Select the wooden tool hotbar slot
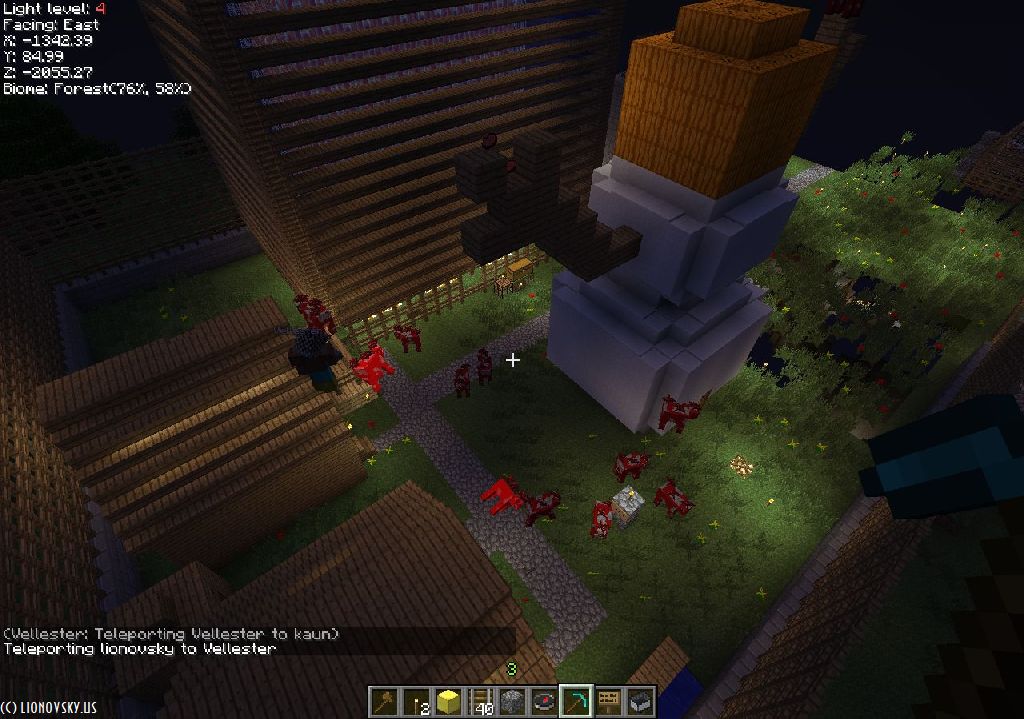Screen dimensions: 1024x719 pyautogui.click(x=383, y=701)
